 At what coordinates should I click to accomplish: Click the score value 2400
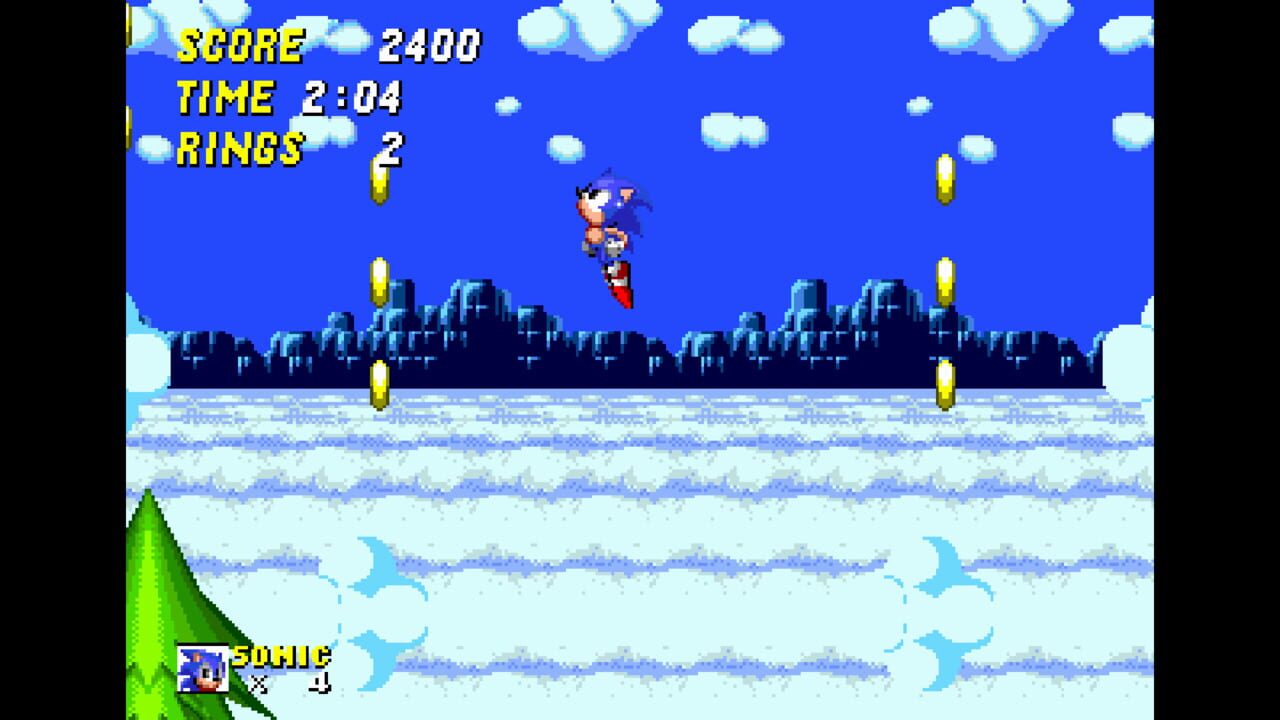click(x=429, y=45)
